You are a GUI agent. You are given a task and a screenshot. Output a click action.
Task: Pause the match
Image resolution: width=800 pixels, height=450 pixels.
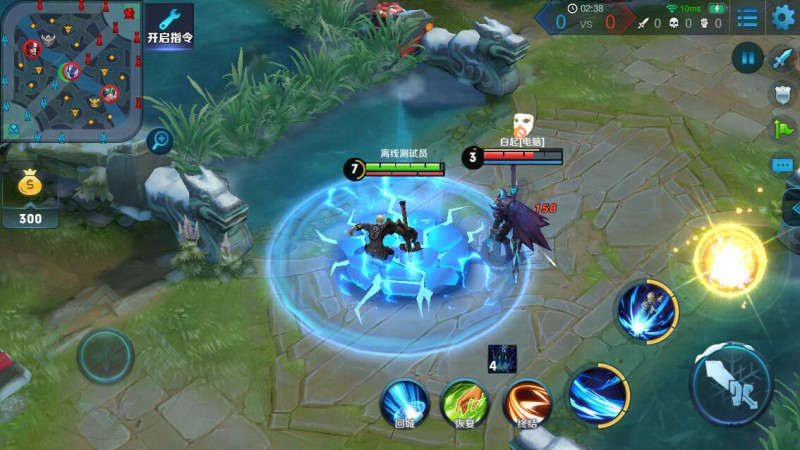point(747,57)
